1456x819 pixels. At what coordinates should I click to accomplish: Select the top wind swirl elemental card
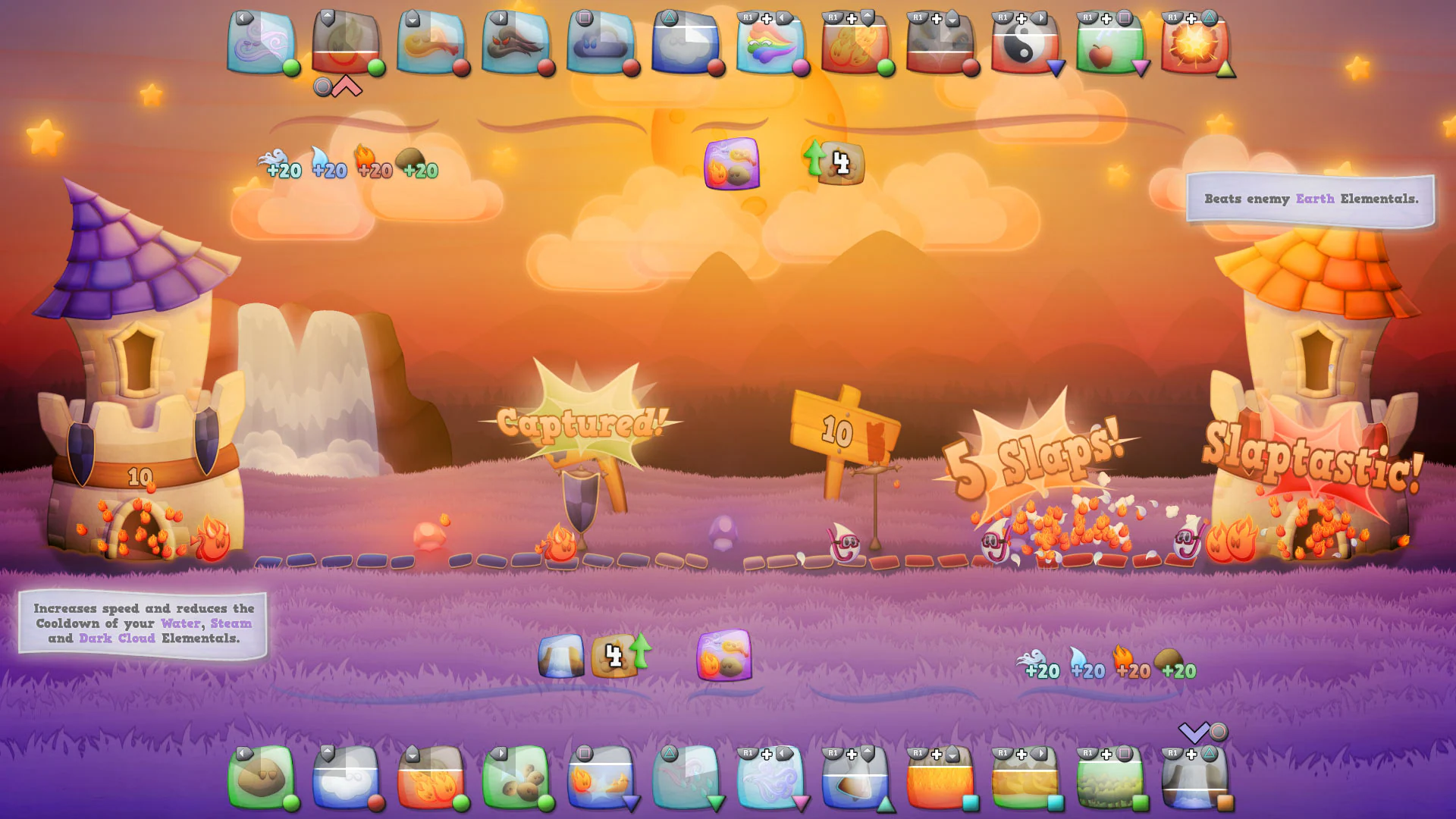point(261,42)
